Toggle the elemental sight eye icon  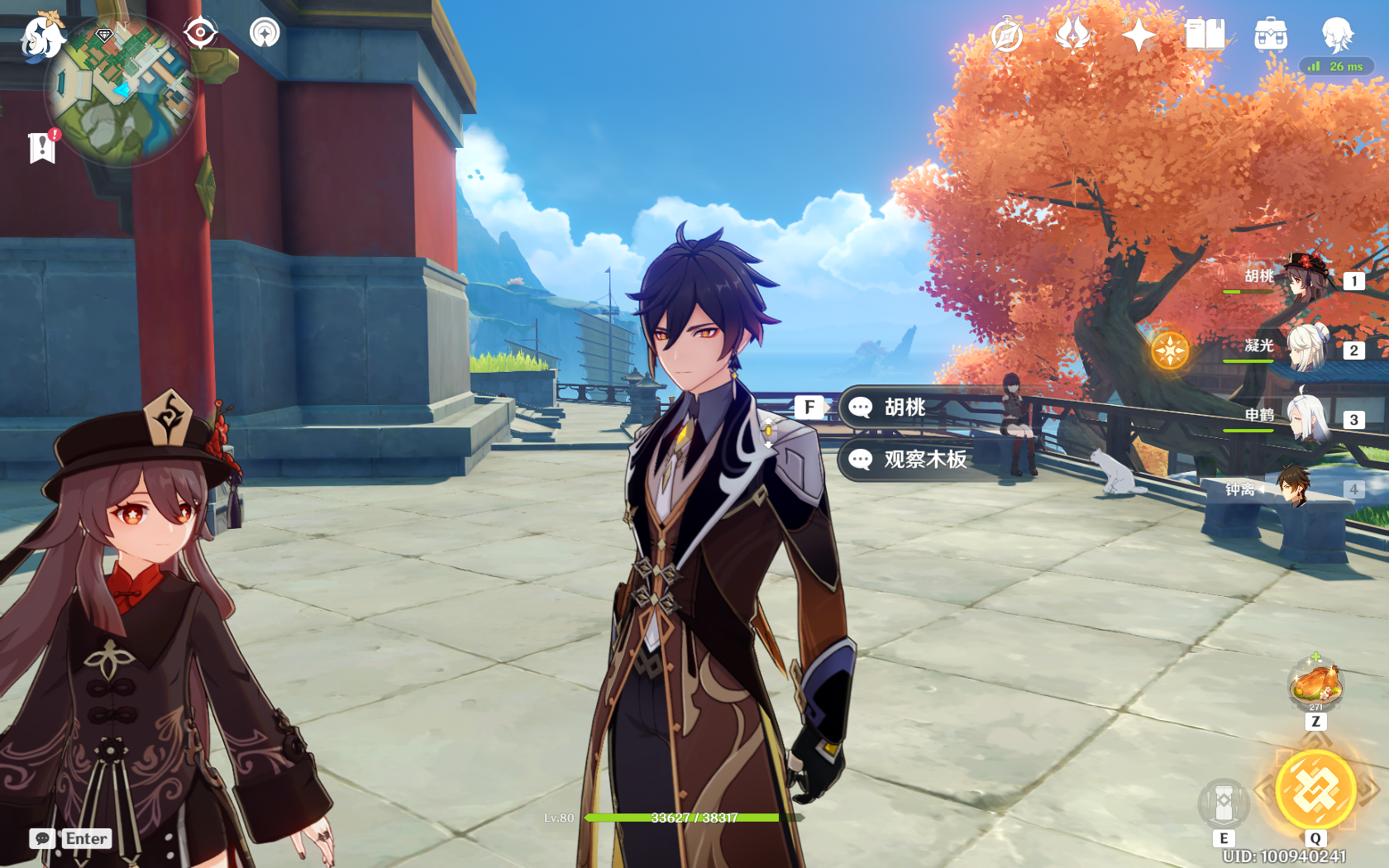coord(200,33)
